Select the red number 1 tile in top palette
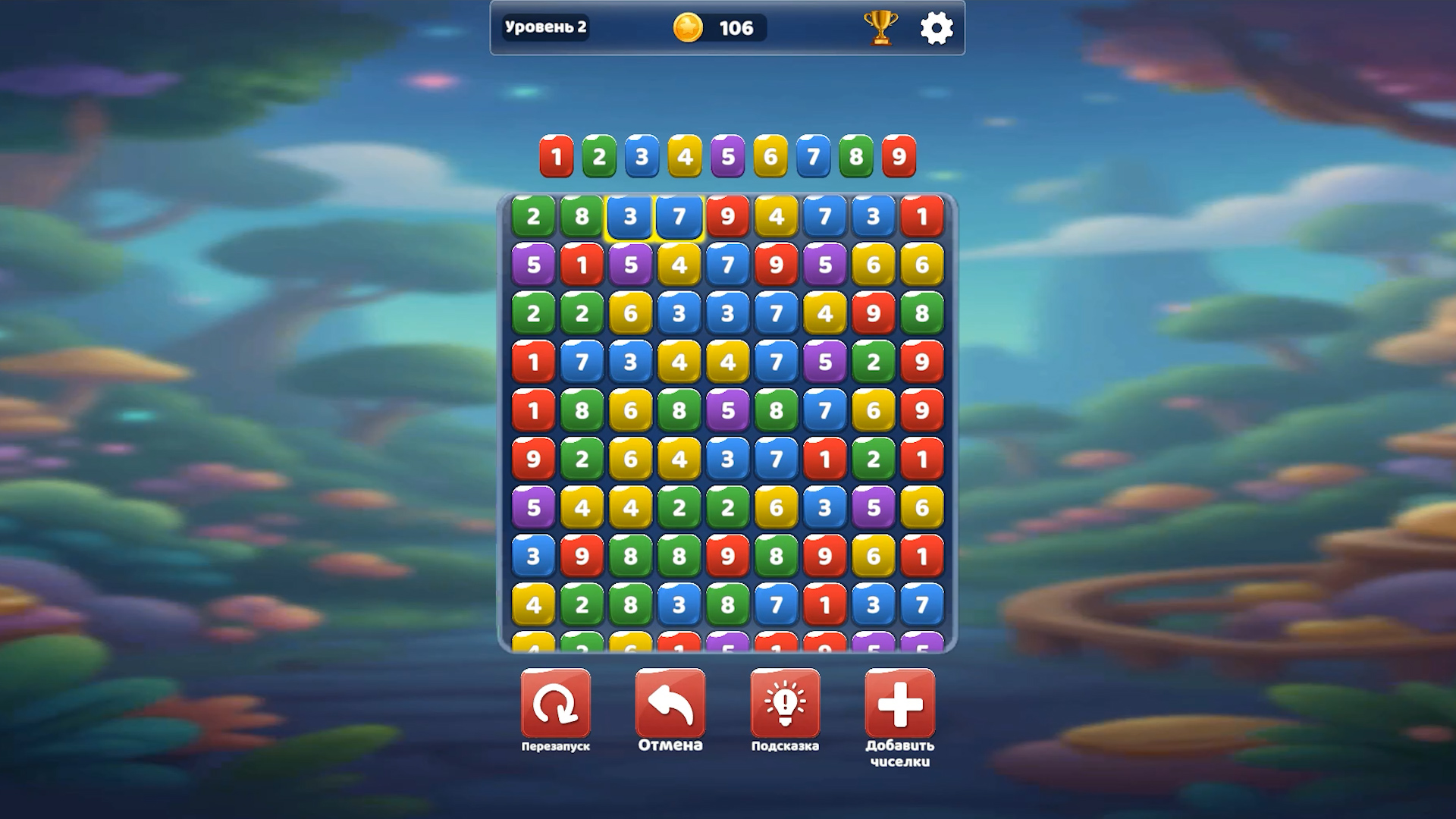The height and width of the screenshot is (819, 1456). click(x=557, y=158)
